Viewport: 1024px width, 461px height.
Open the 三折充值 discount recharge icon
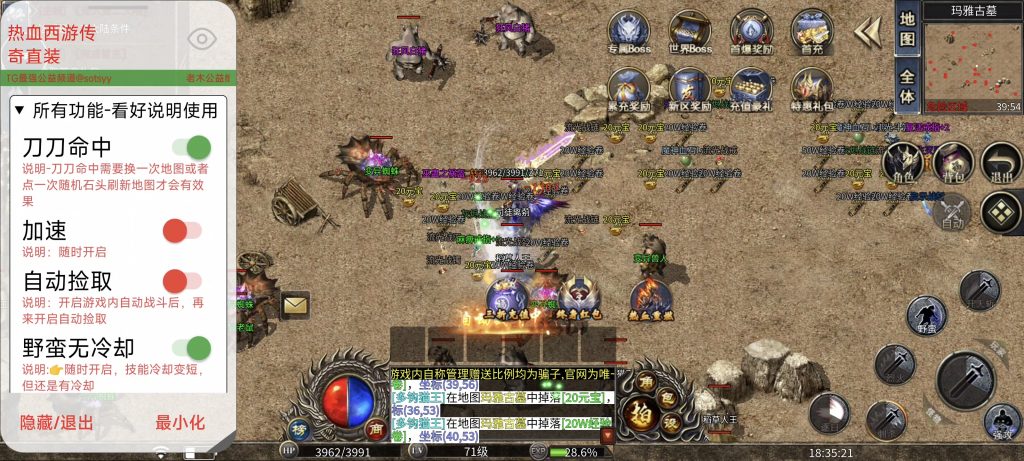click(x=507, y=298)
